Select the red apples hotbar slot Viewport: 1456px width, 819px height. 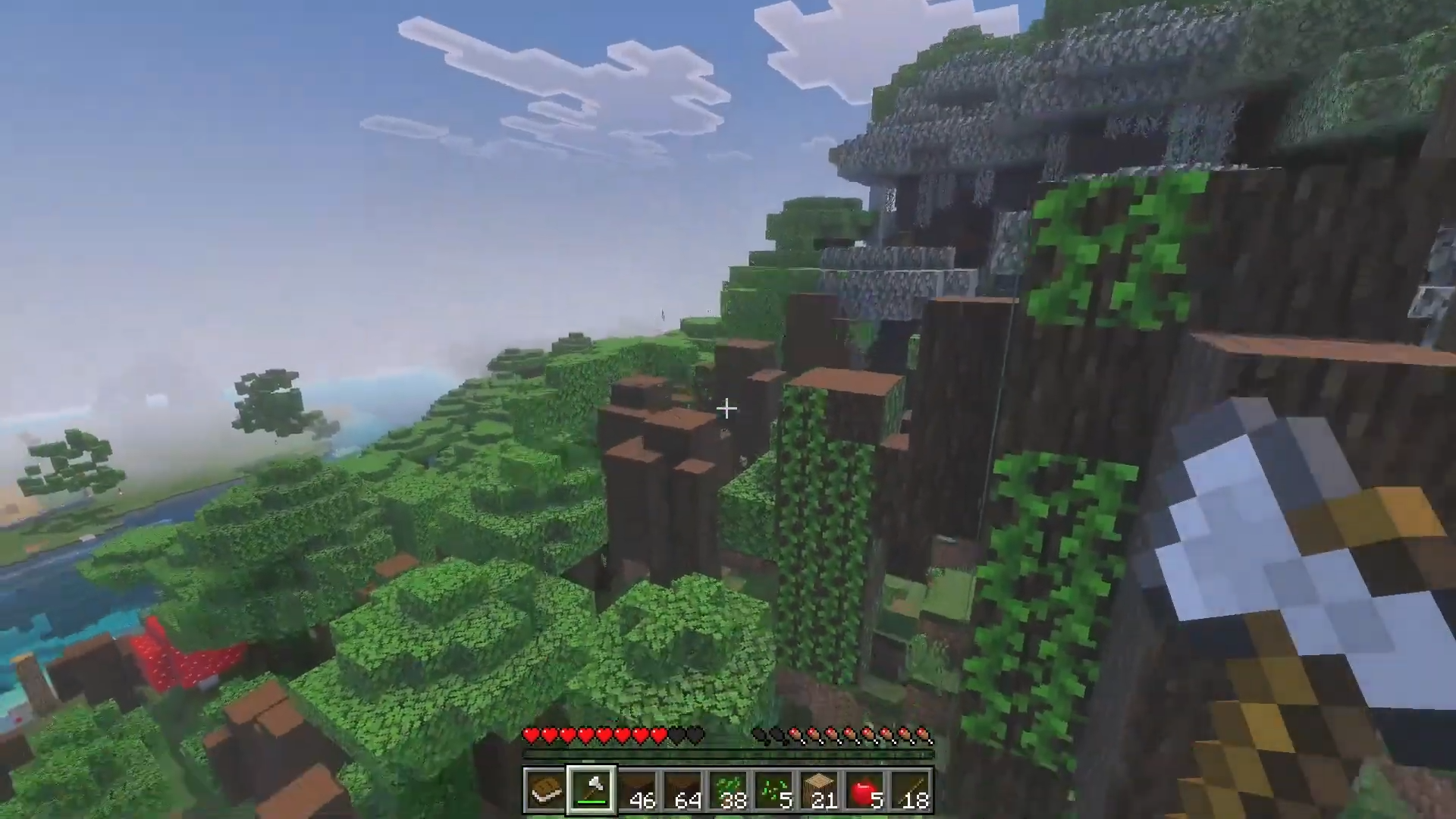pyautogui.click(x=864, y=790)
